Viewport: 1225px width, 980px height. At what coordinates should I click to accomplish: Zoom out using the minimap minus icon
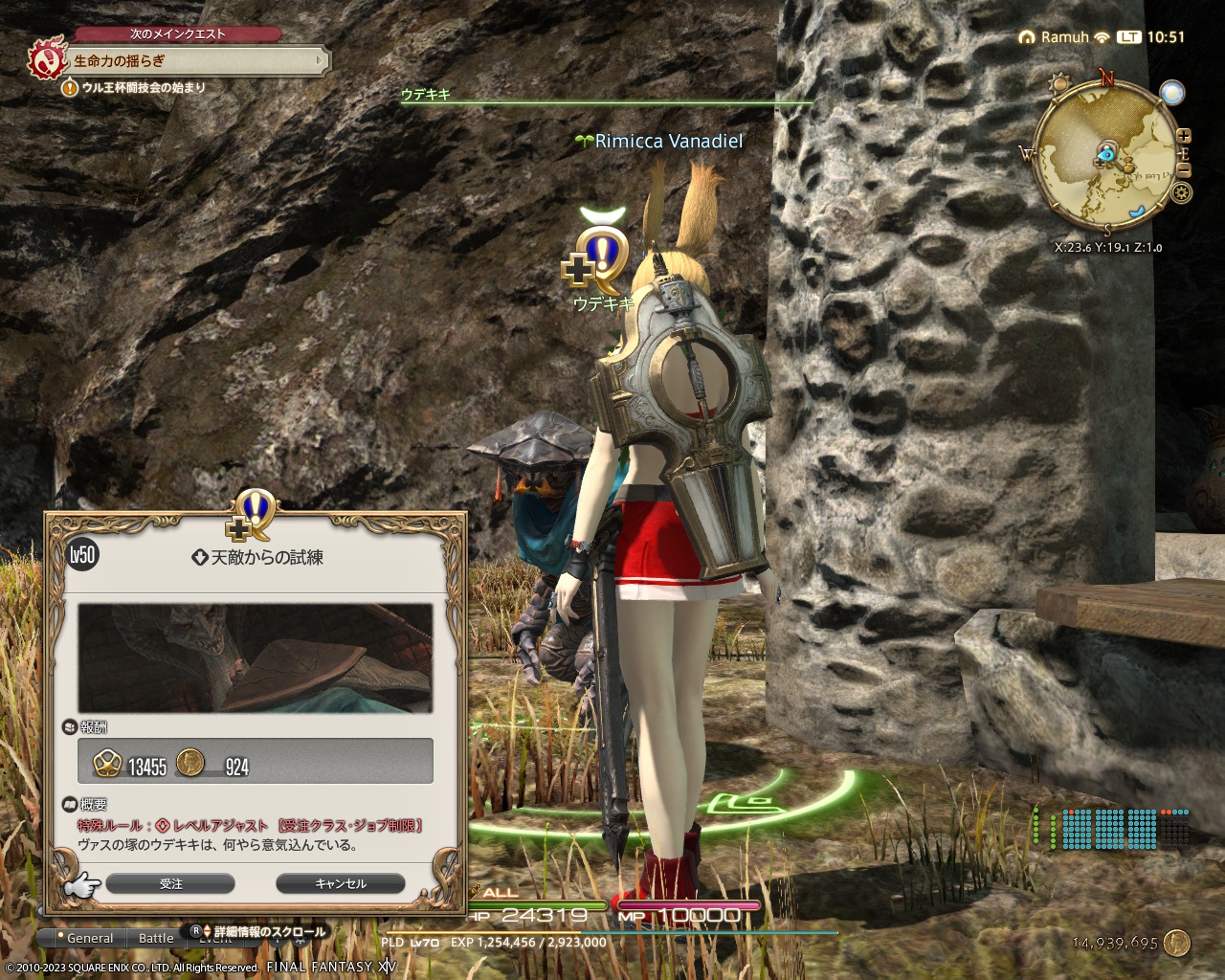pyautogui.click(x=1184, y=169)
